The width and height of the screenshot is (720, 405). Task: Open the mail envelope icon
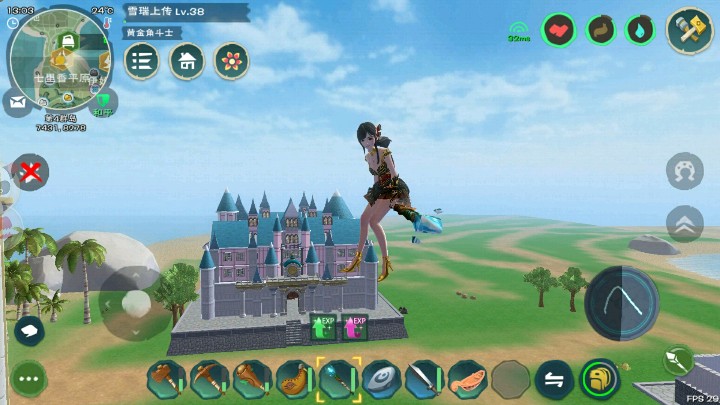17,101
